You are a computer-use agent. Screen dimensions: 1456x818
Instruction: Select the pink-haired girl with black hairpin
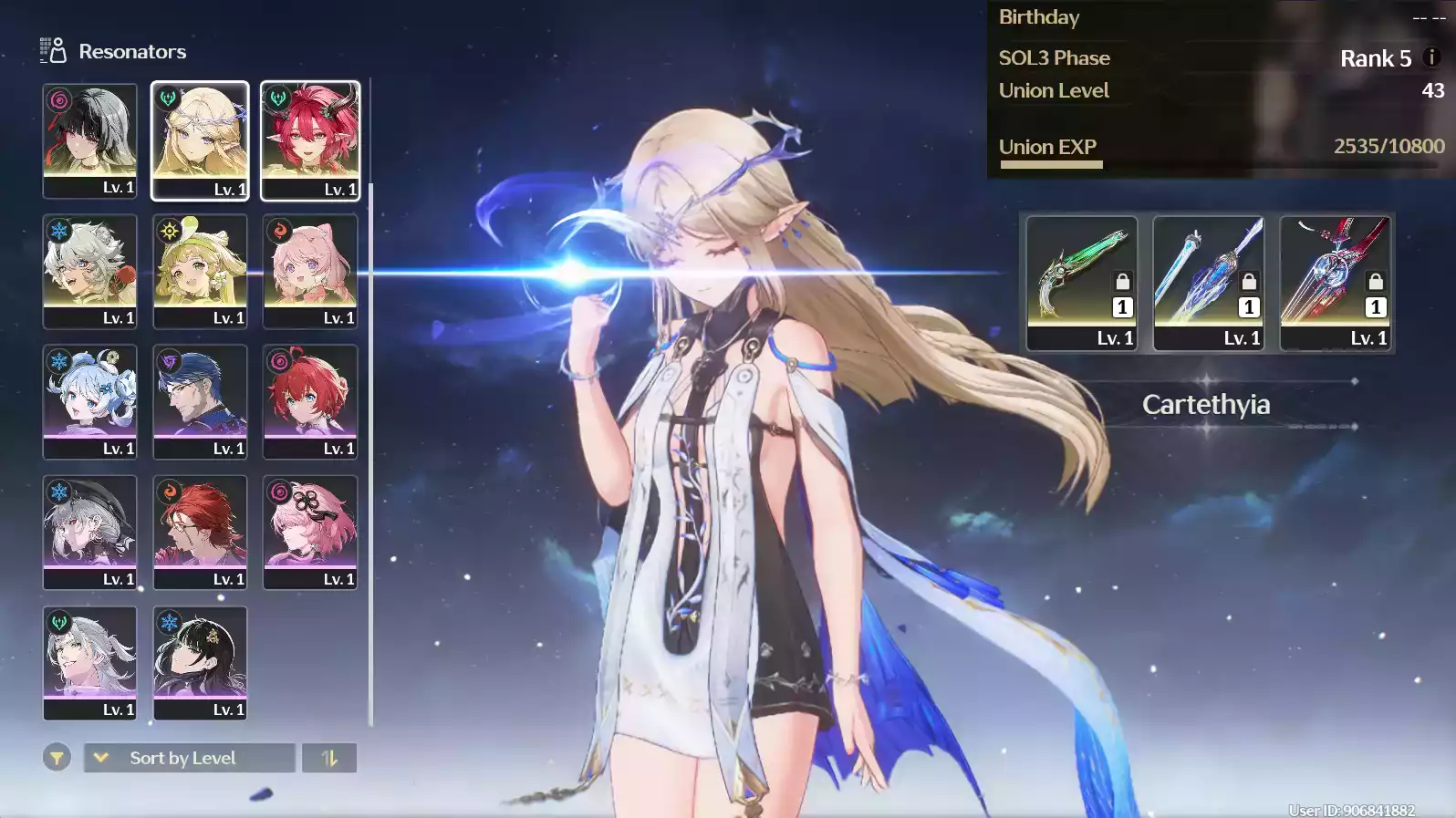310,532
